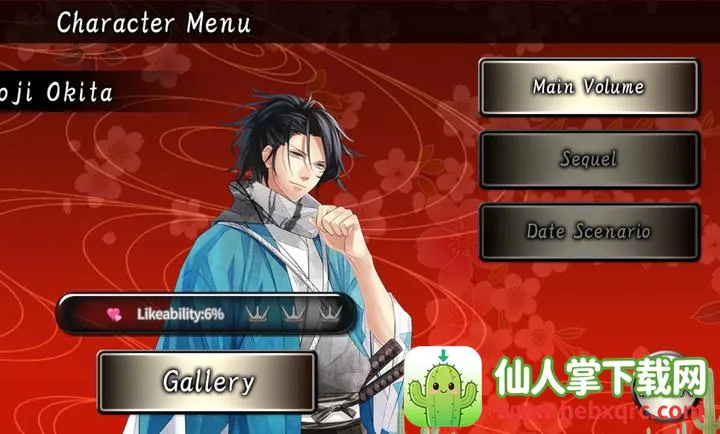Choose the Date Scenario option
The height and width of the screenshot is (434, 720).
point(588,232)
